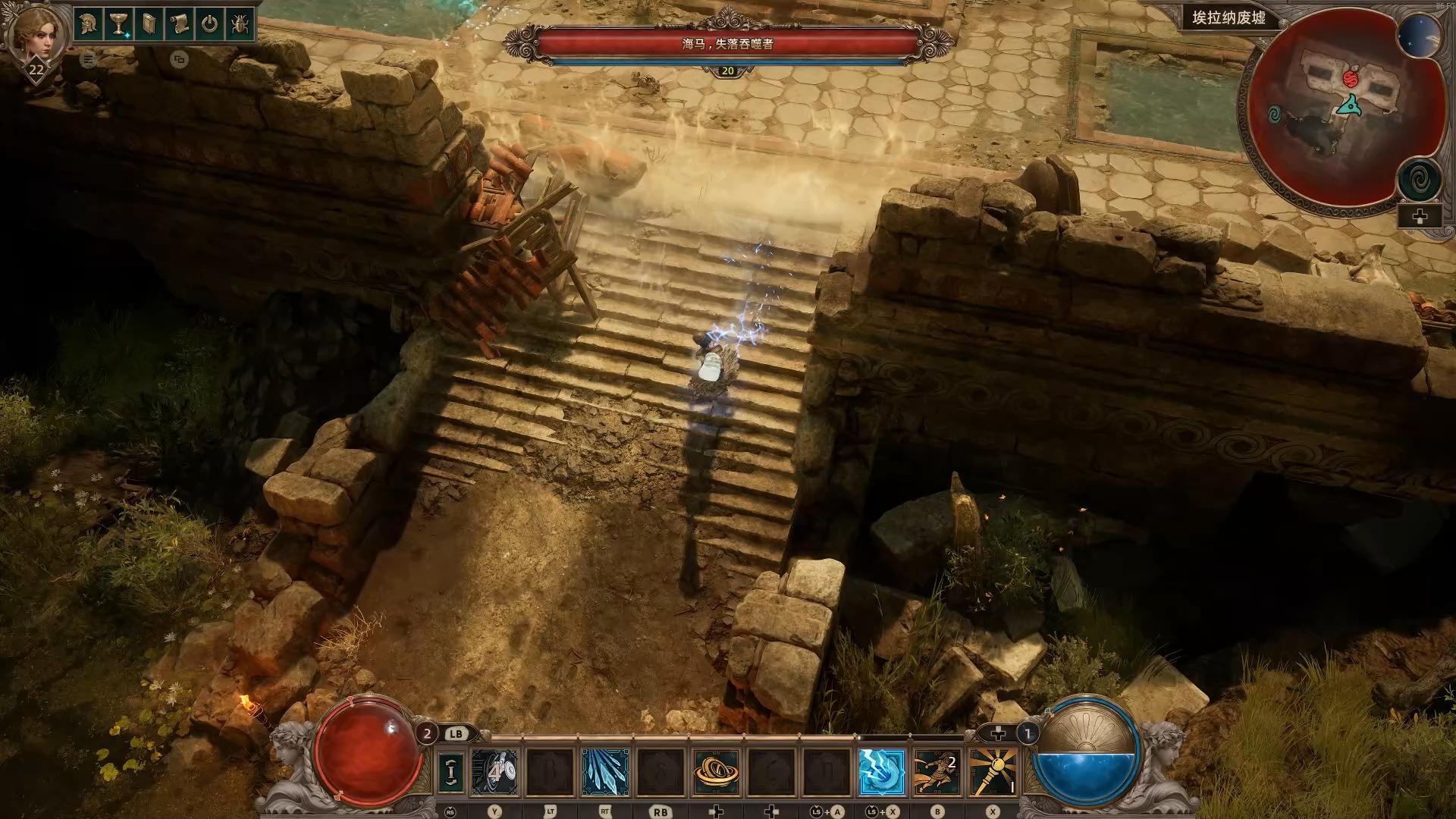Open the book icon in the top menu
Screen dimensions: 1456x819
coord(149,24)
